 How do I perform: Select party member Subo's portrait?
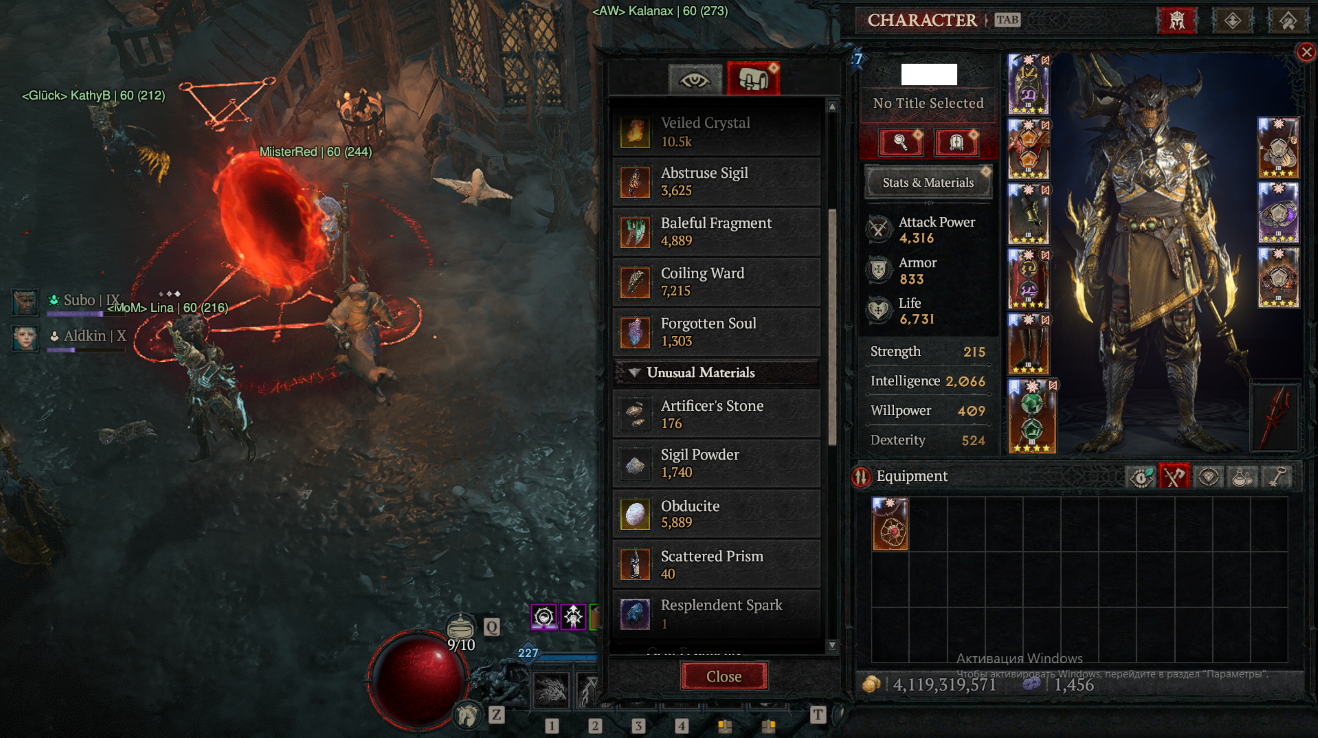(26, 301)
